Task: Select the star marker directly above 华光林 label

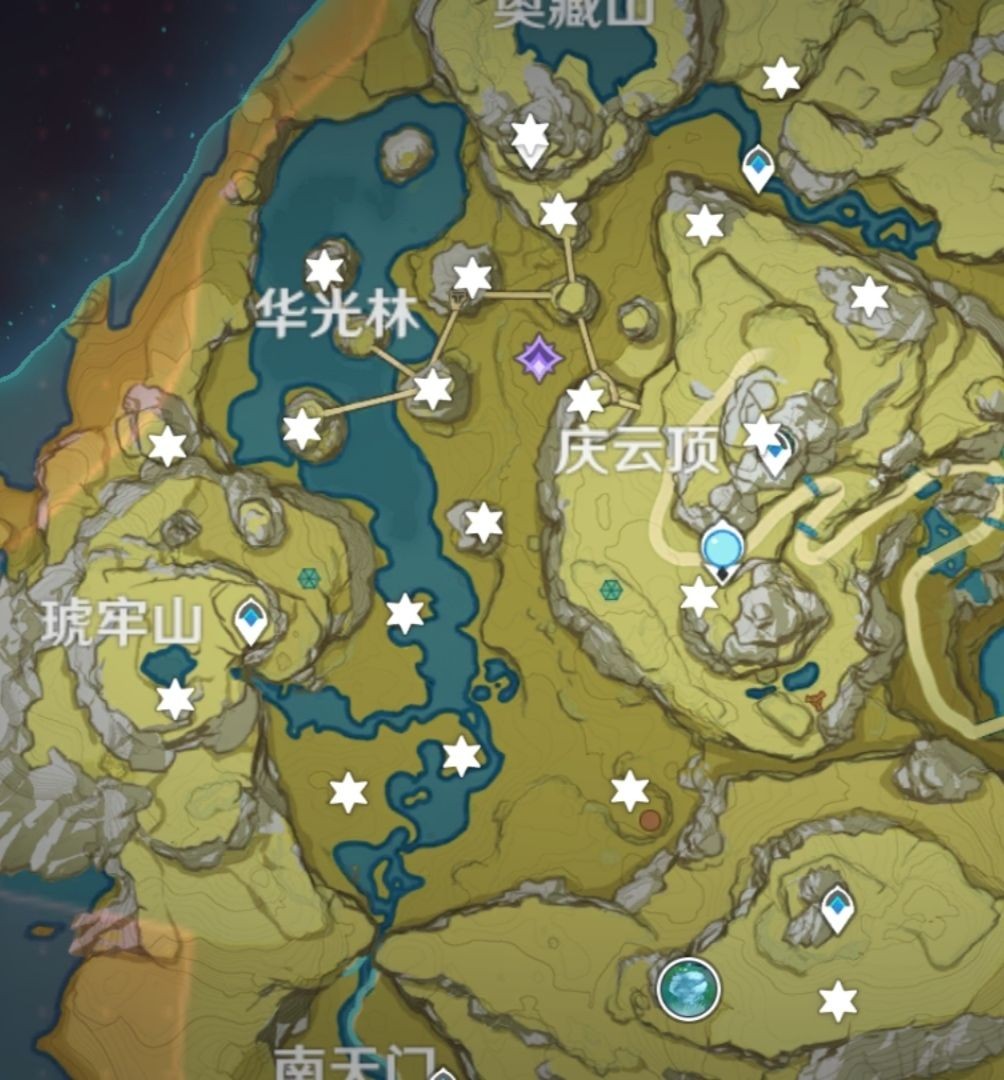Action: click(x=324, y=269)
